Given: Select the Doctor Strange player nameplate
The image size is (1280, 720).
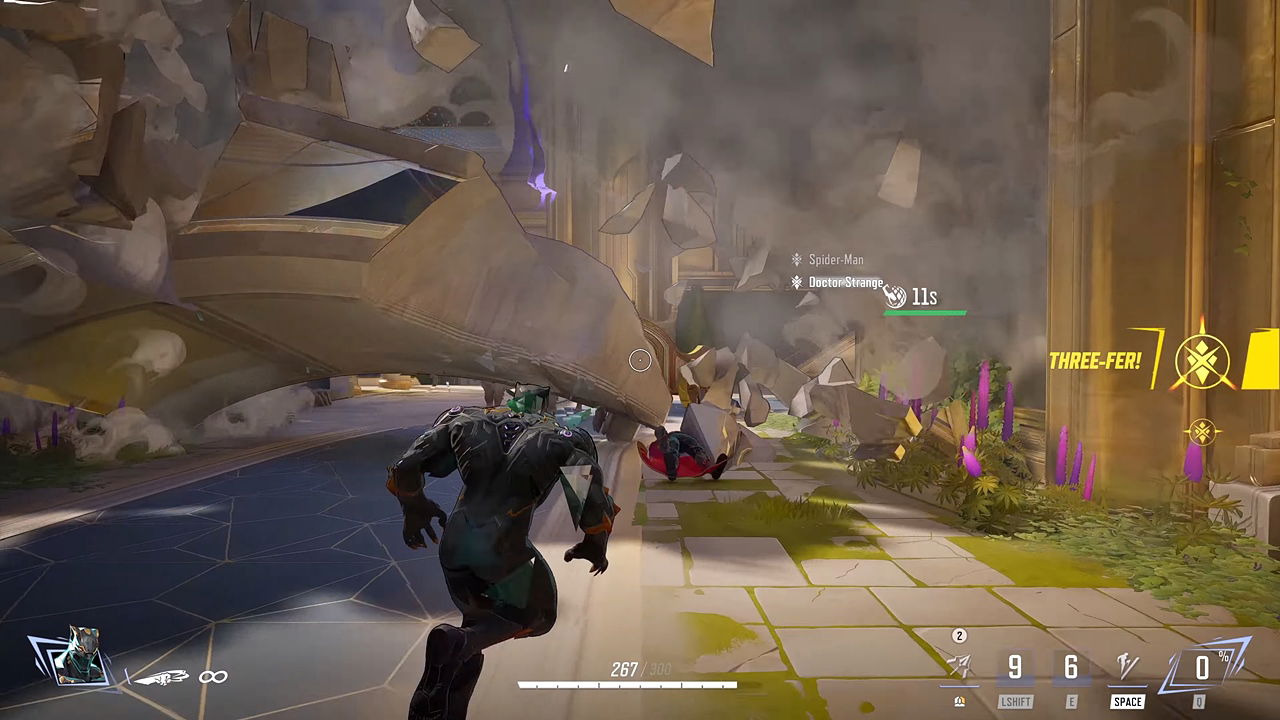Looking at the screenshot, I should pyautogui.click(x=845, y=283).
